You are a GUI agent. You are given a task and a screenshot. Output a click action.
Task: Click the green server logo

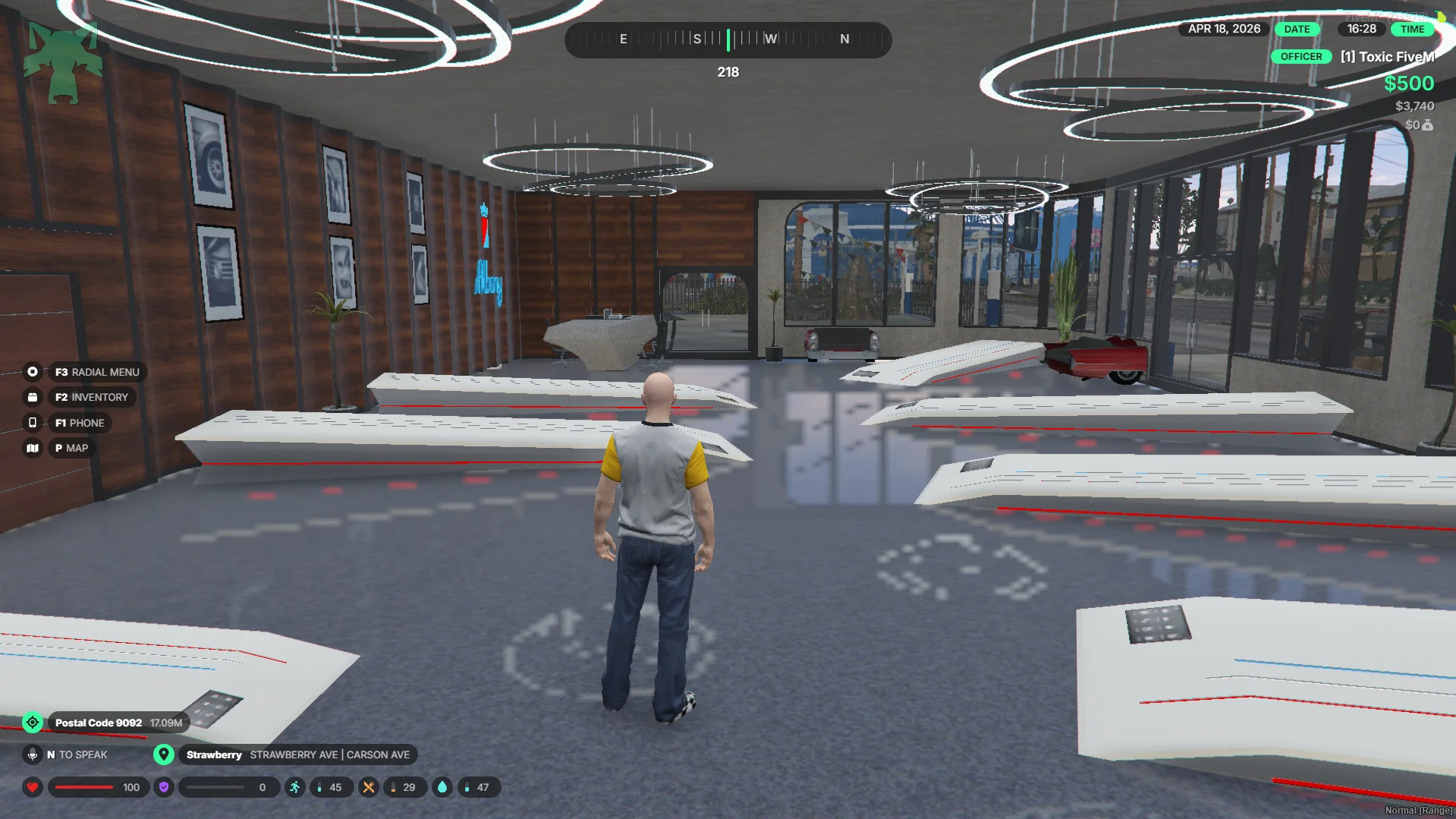click(63, 61)
